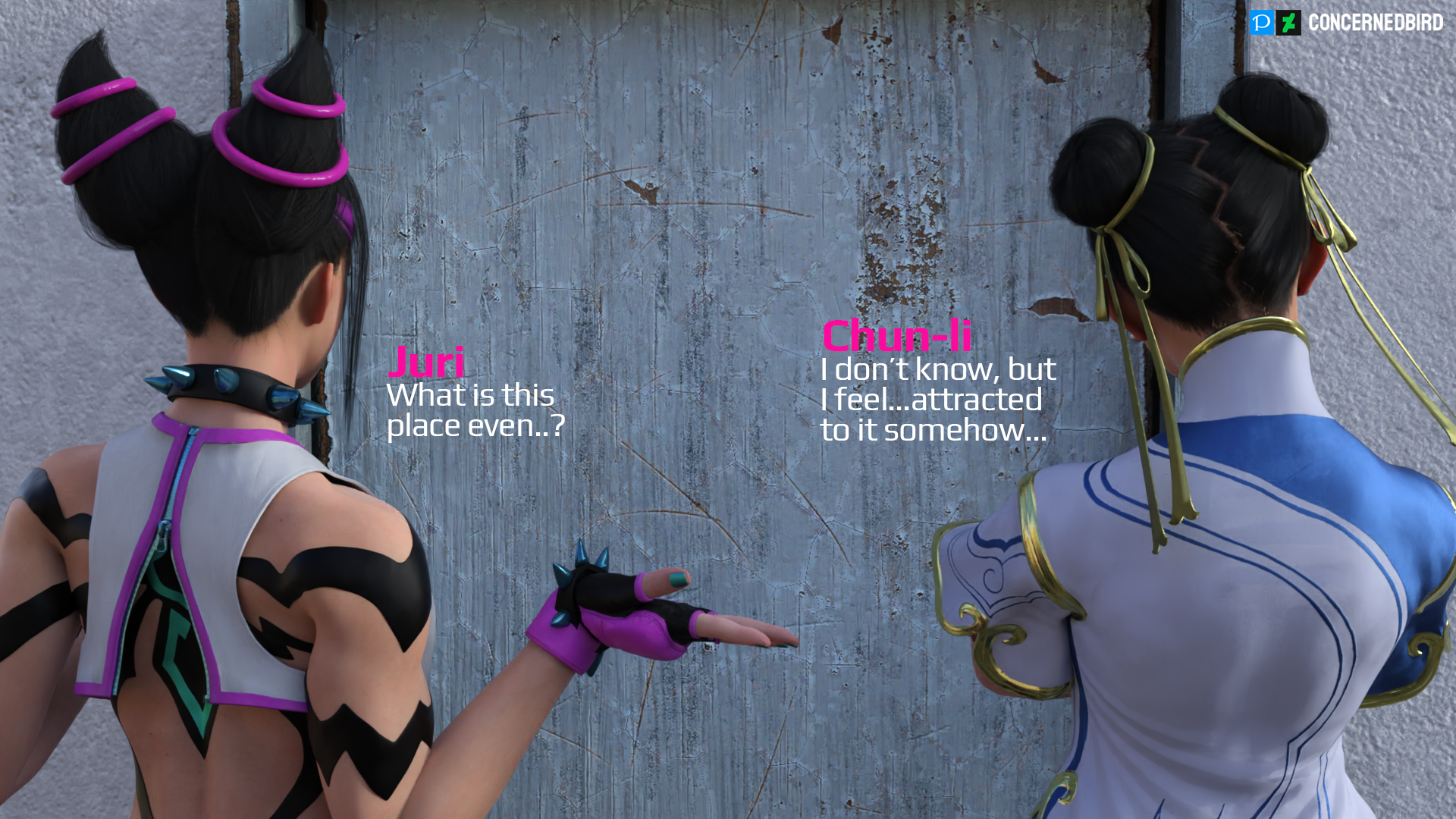This screenshot has height=819, width=1456.
Task: Open the Patreon logo link
Action: [1261, 23]
